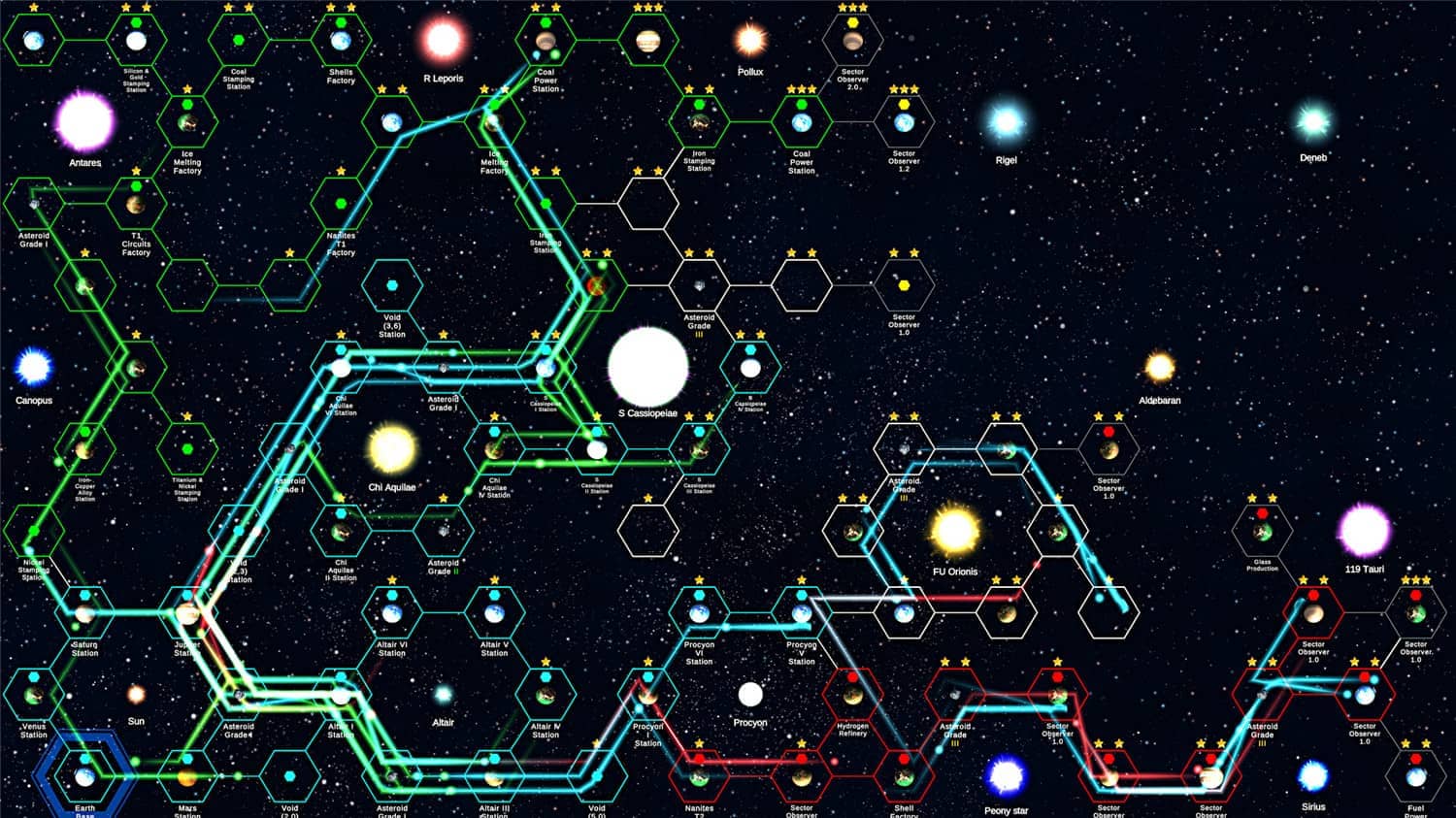The image size is (1456, 818).
Task: Open the Ice Melting Factory node
Action: click(x=186, y=122)
